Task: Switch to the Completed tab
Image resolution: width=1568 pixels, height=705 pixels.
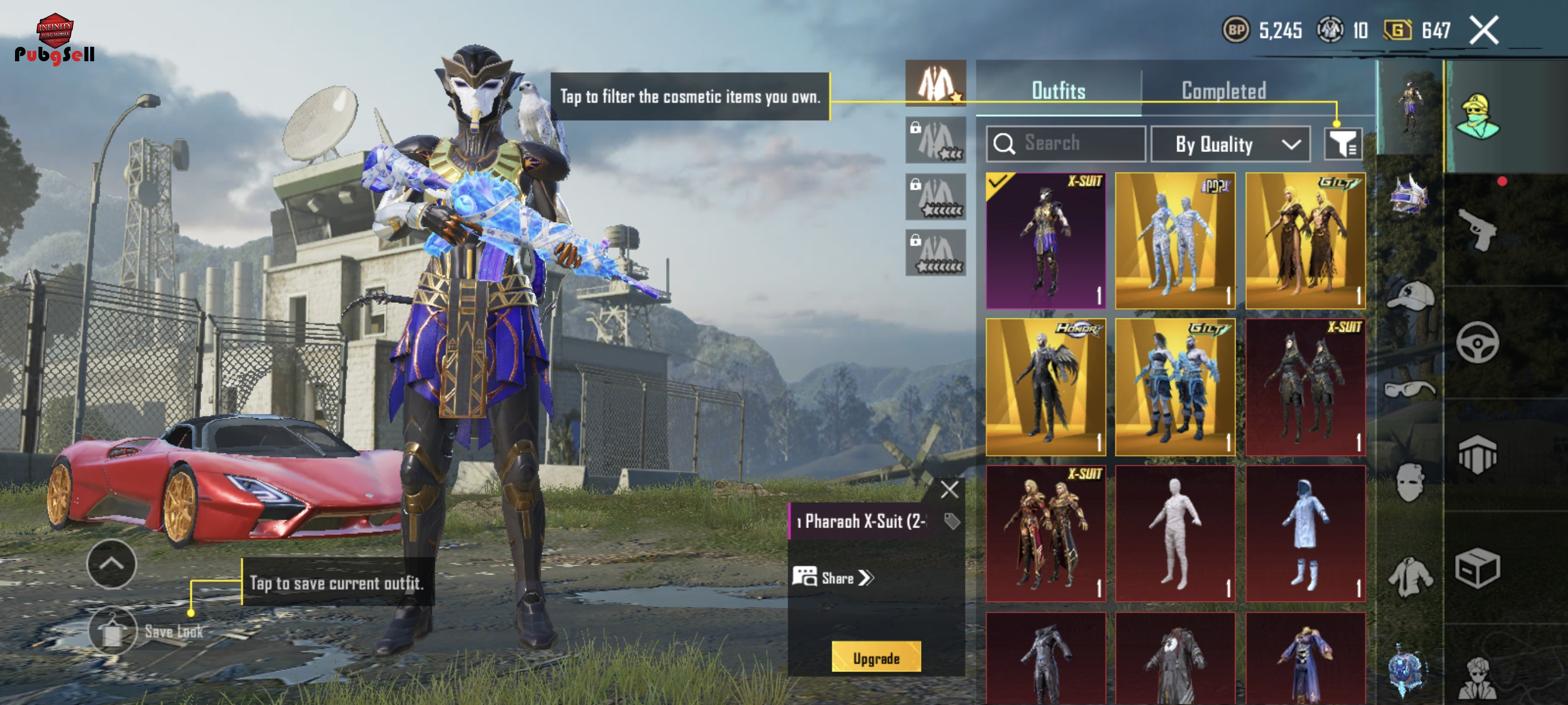Action: pos(1223,91)
